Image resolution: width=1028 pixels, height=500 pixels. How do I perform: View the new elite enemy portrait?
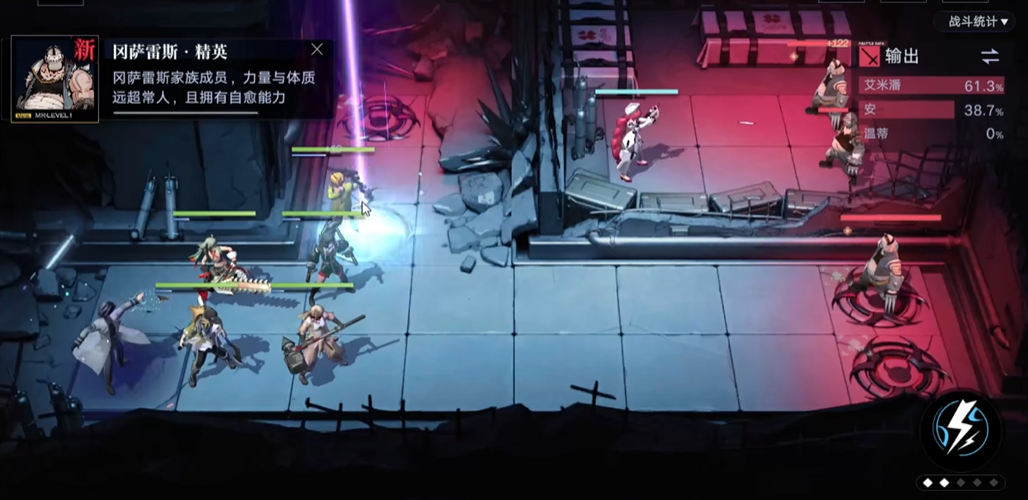(55, 80)
